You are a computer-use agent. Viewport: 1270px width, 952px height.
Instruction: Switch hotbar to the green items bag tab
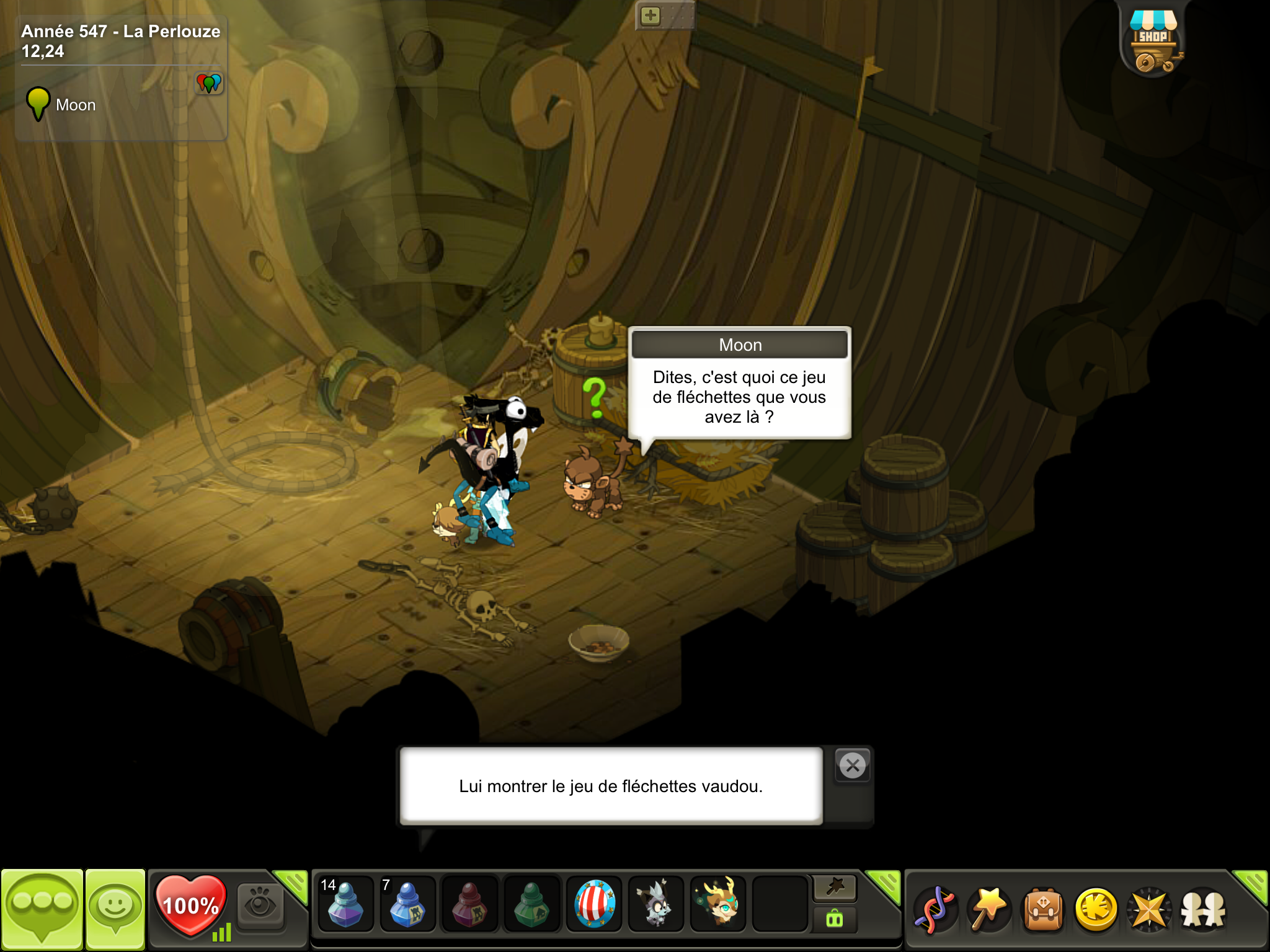[835, 919]
